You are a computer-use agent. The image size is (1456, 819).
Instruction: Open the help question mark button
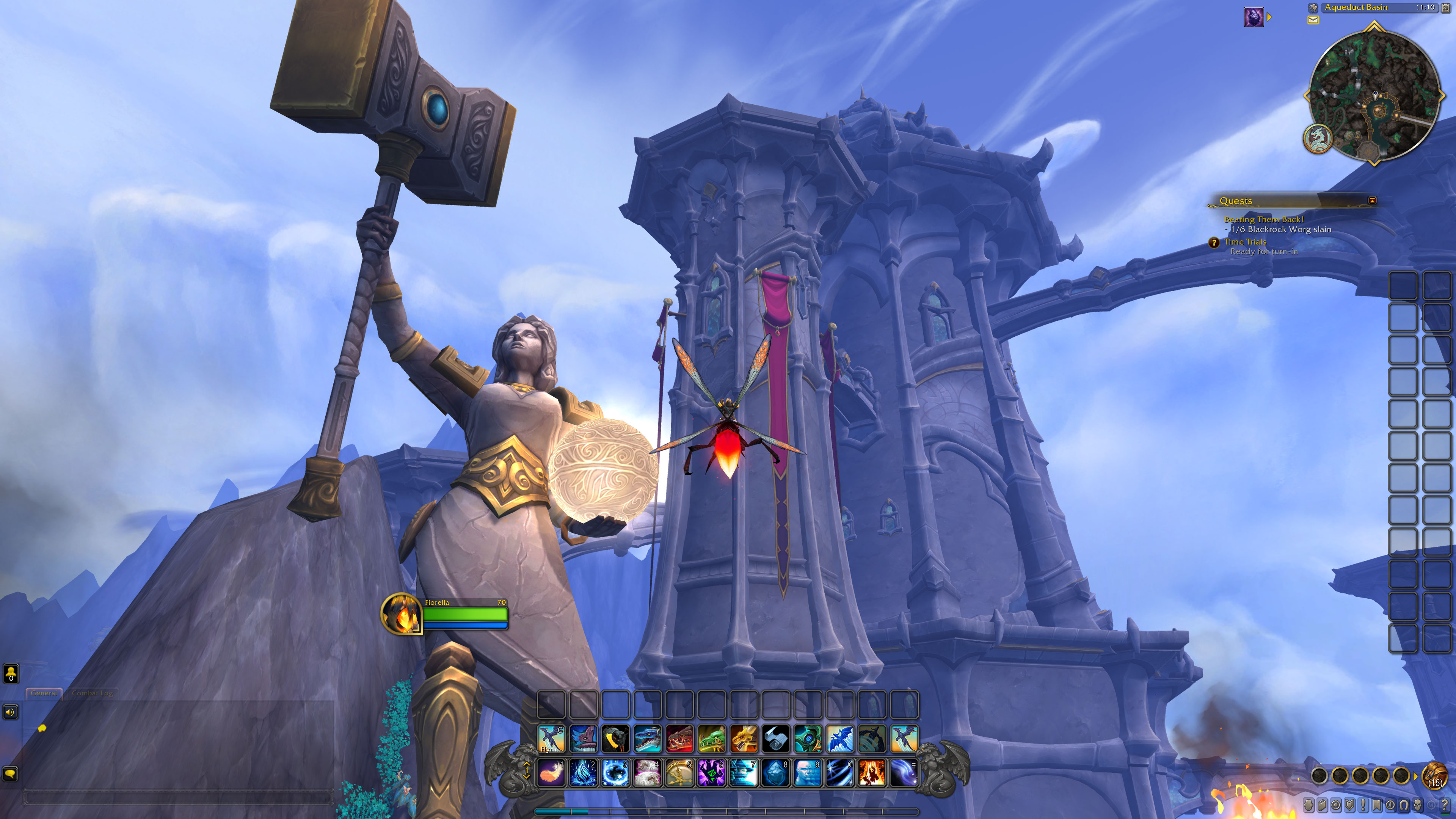[x=1445, y=804]
